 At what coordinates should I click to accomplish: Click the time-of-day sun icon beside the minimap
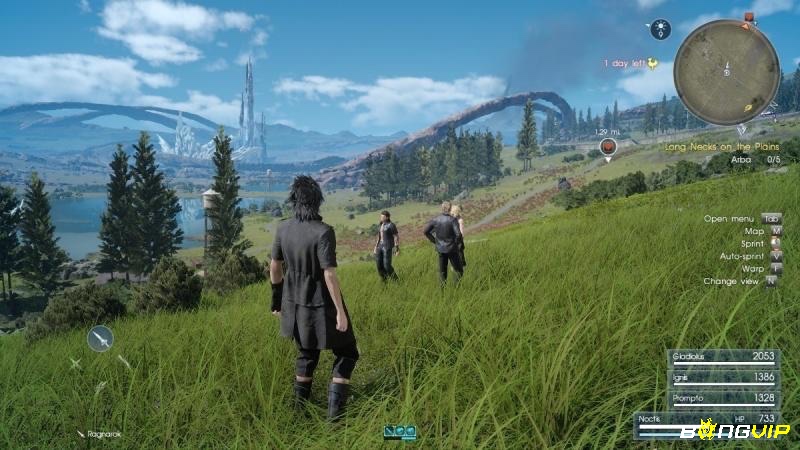pyautogui.click(x=659, y=30)
